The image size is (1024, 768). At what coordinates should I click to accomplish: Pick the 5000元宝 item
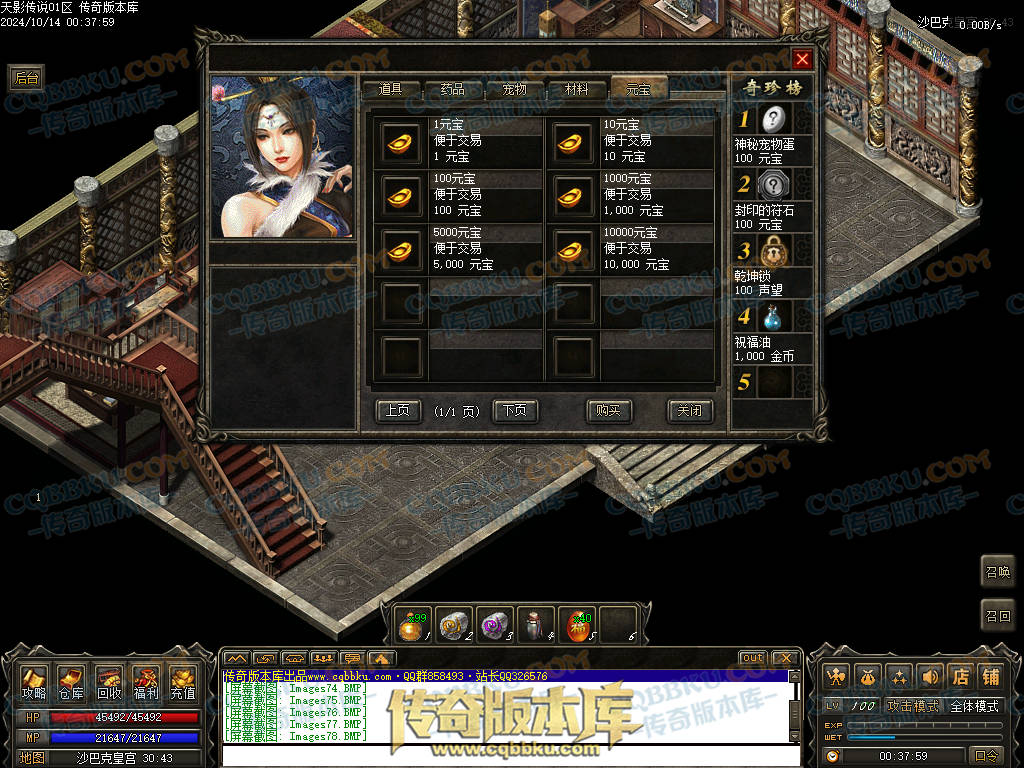point(403,249)
